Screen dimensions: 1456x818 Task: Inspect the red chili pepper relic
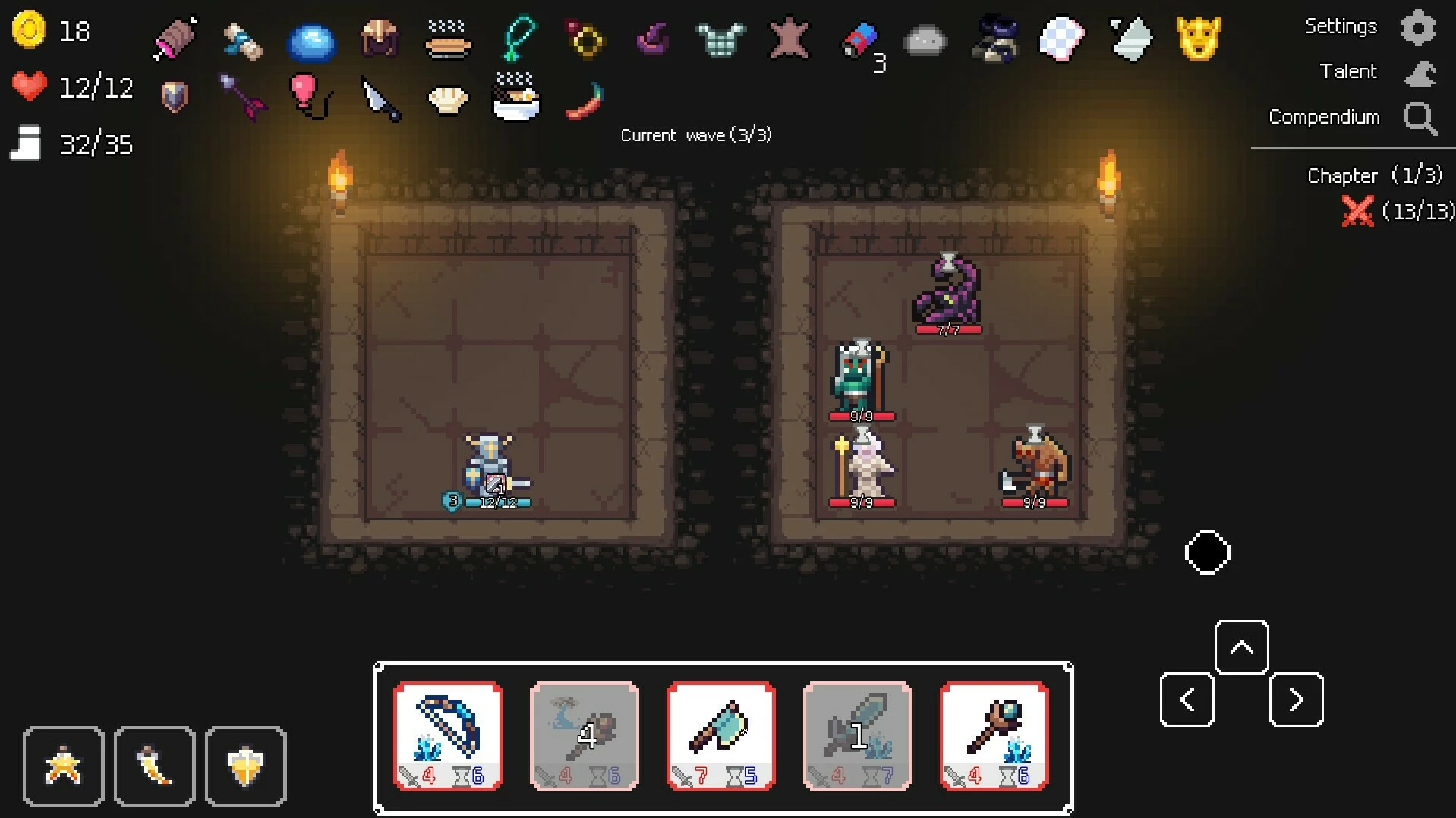coord(584,100)
